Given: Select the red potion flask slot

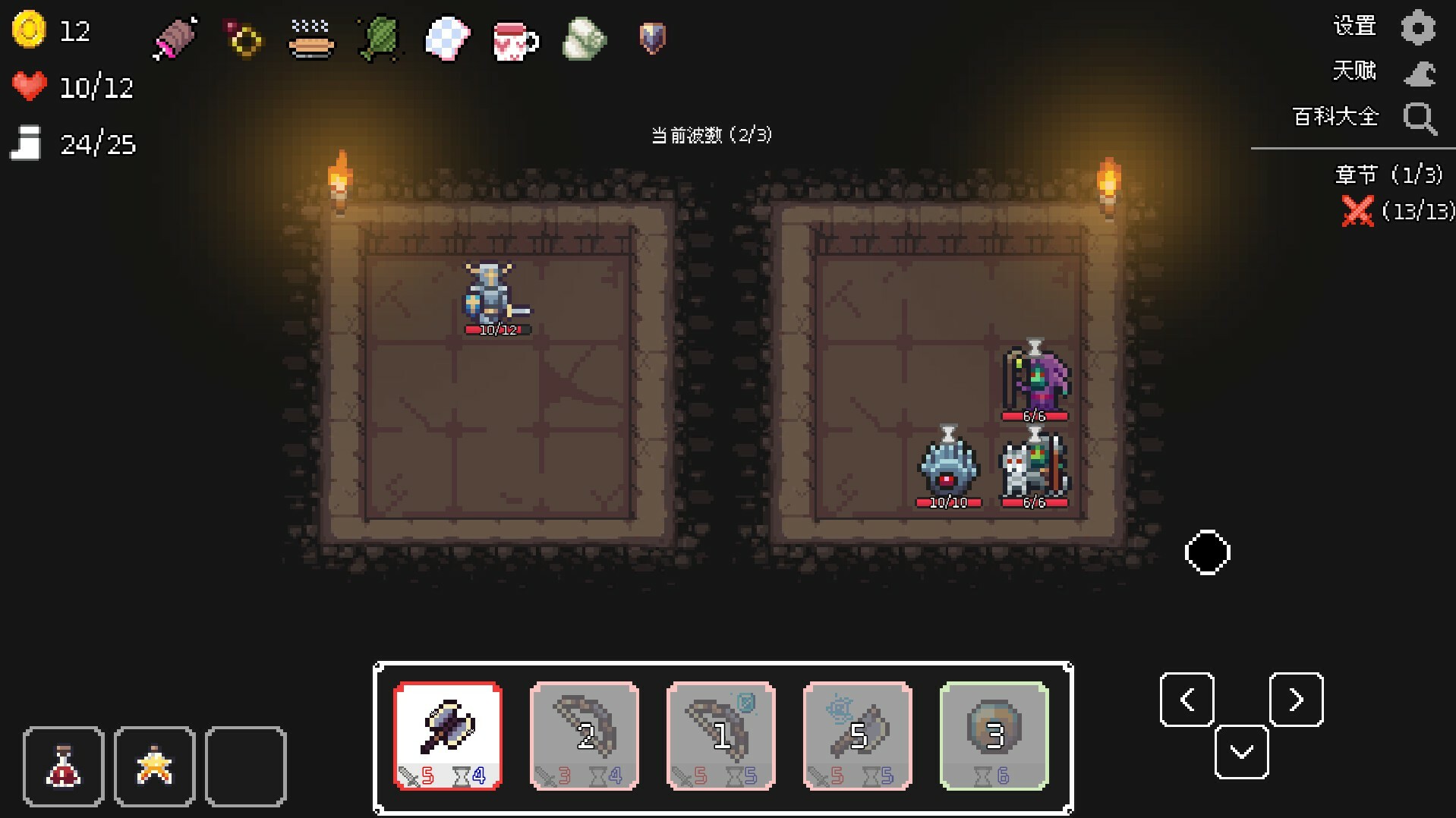Looking at the screenshot, I should [63, 765].
